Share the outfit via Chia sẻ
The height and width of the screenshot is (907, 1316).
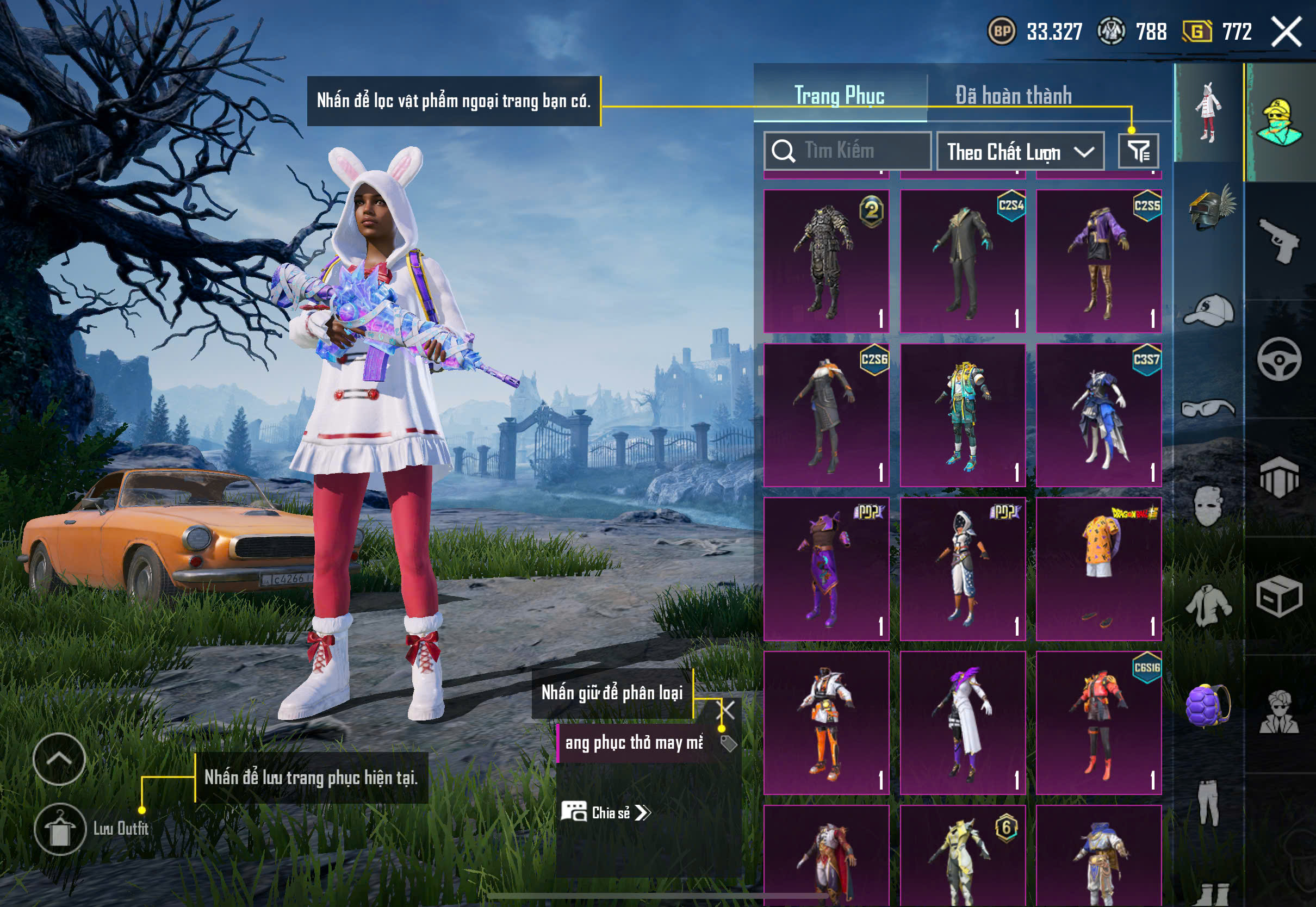click(x=606, y=813)
